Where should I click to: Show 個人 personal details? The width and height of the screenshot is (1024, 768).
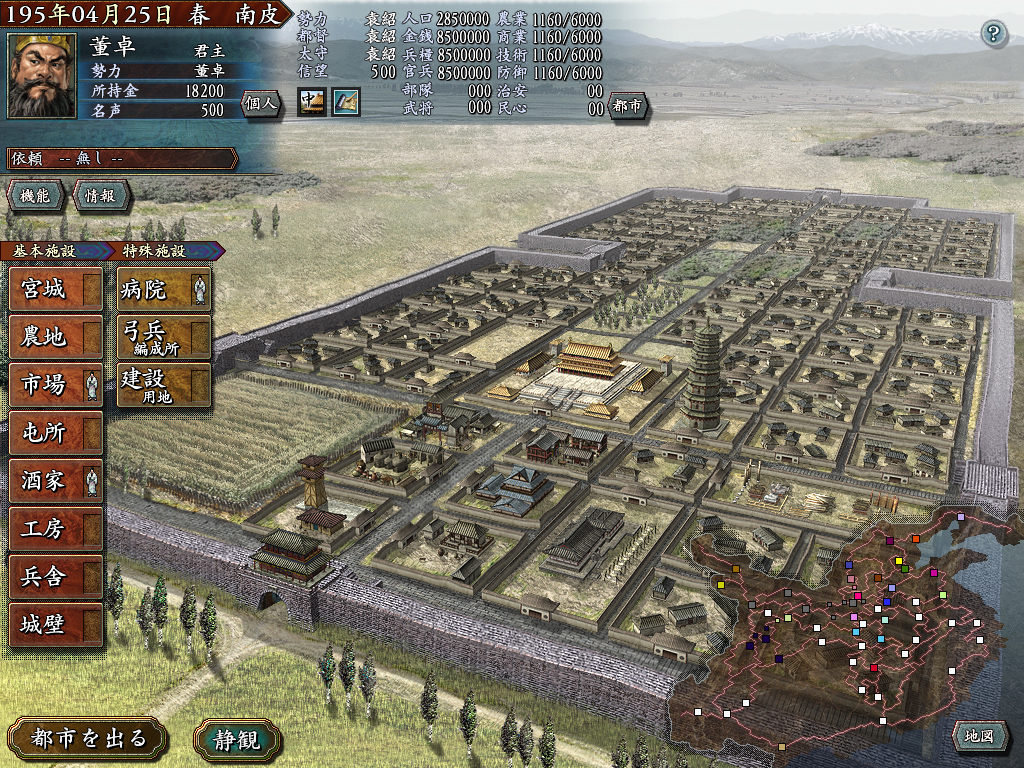tap(261, 103)
